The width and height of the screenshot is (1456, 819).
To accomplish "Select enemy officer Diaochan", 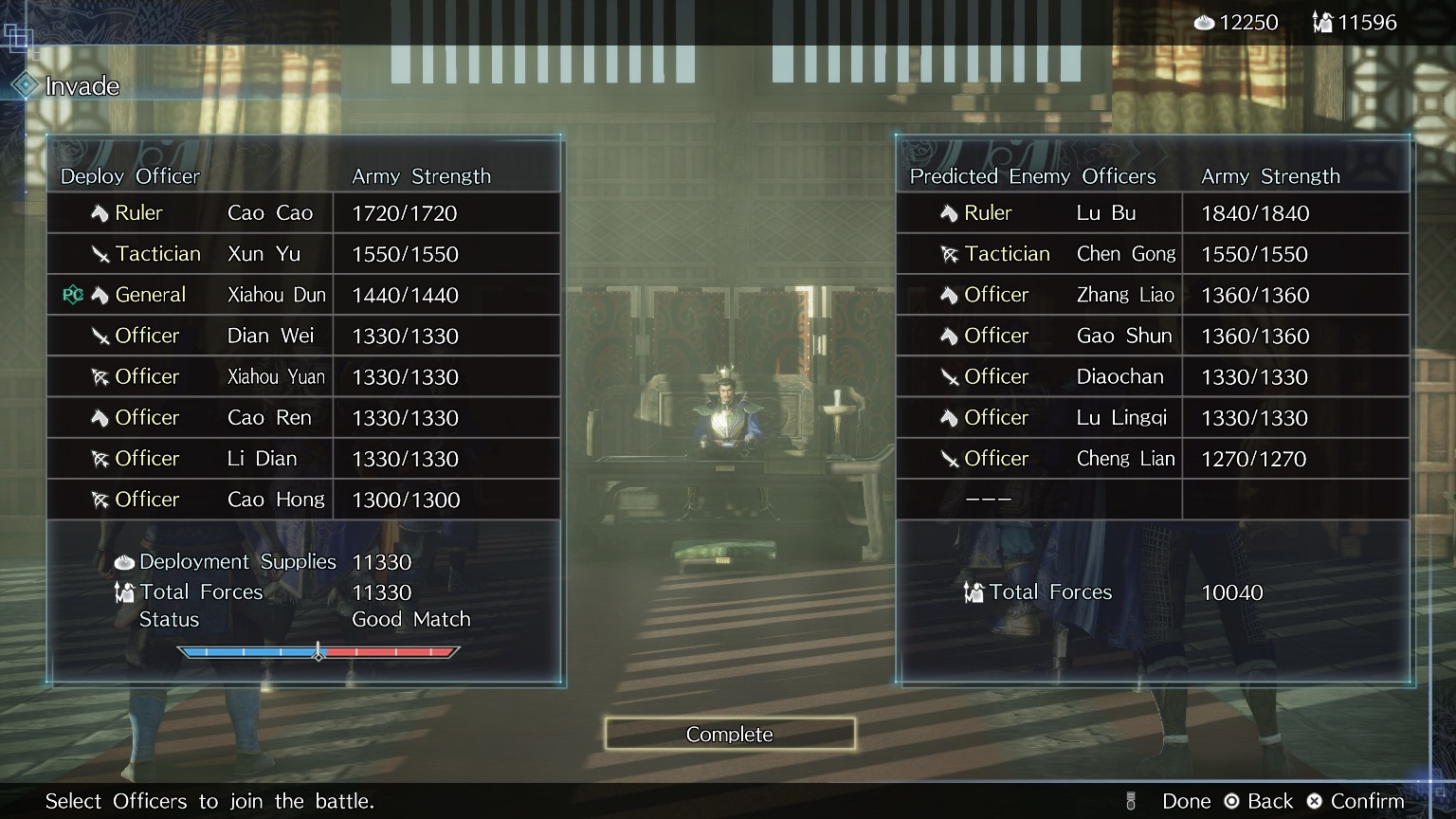I will 1153,376.
